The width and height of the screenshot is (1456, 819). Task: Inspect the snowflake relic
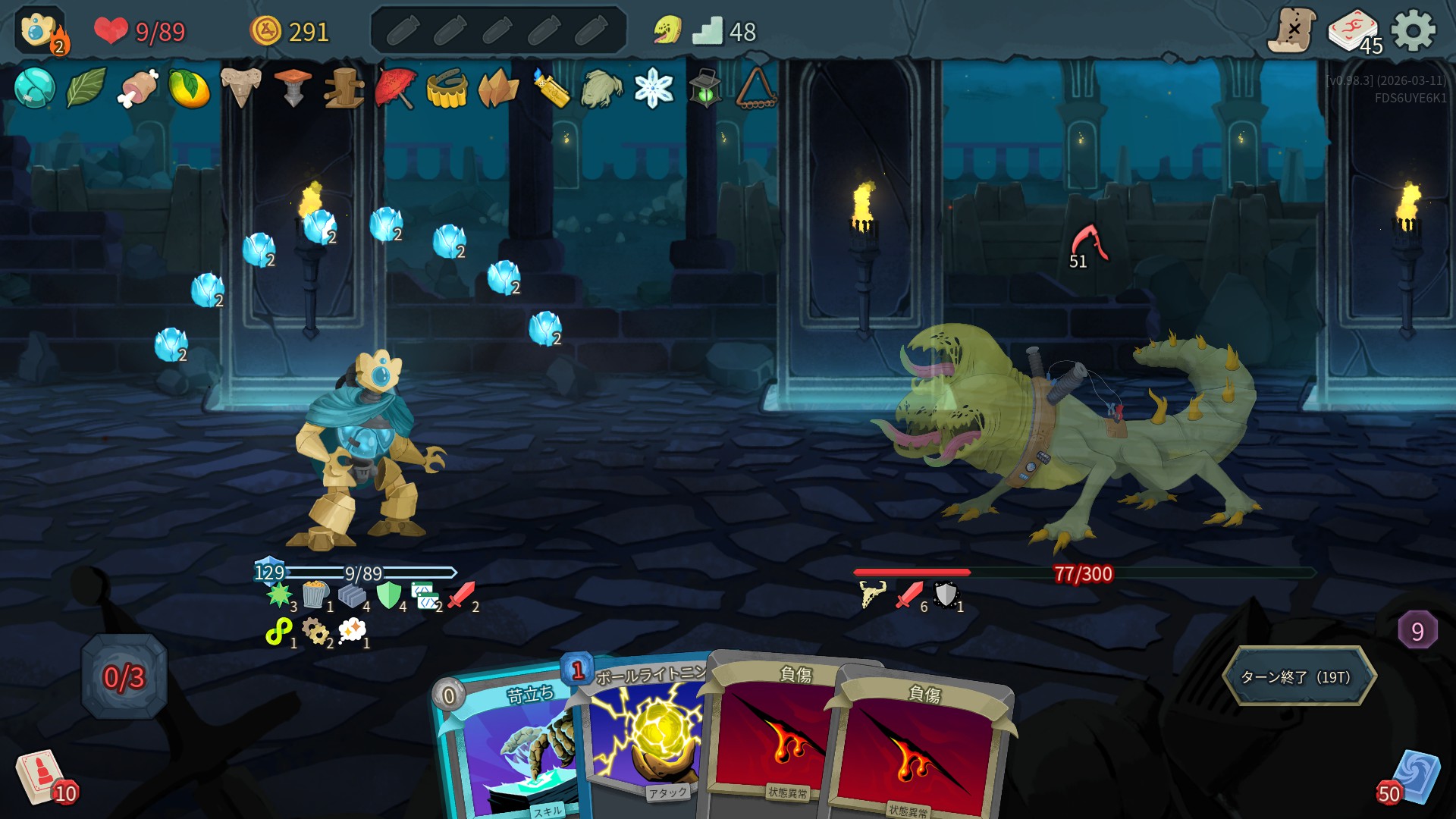point(653,88)
